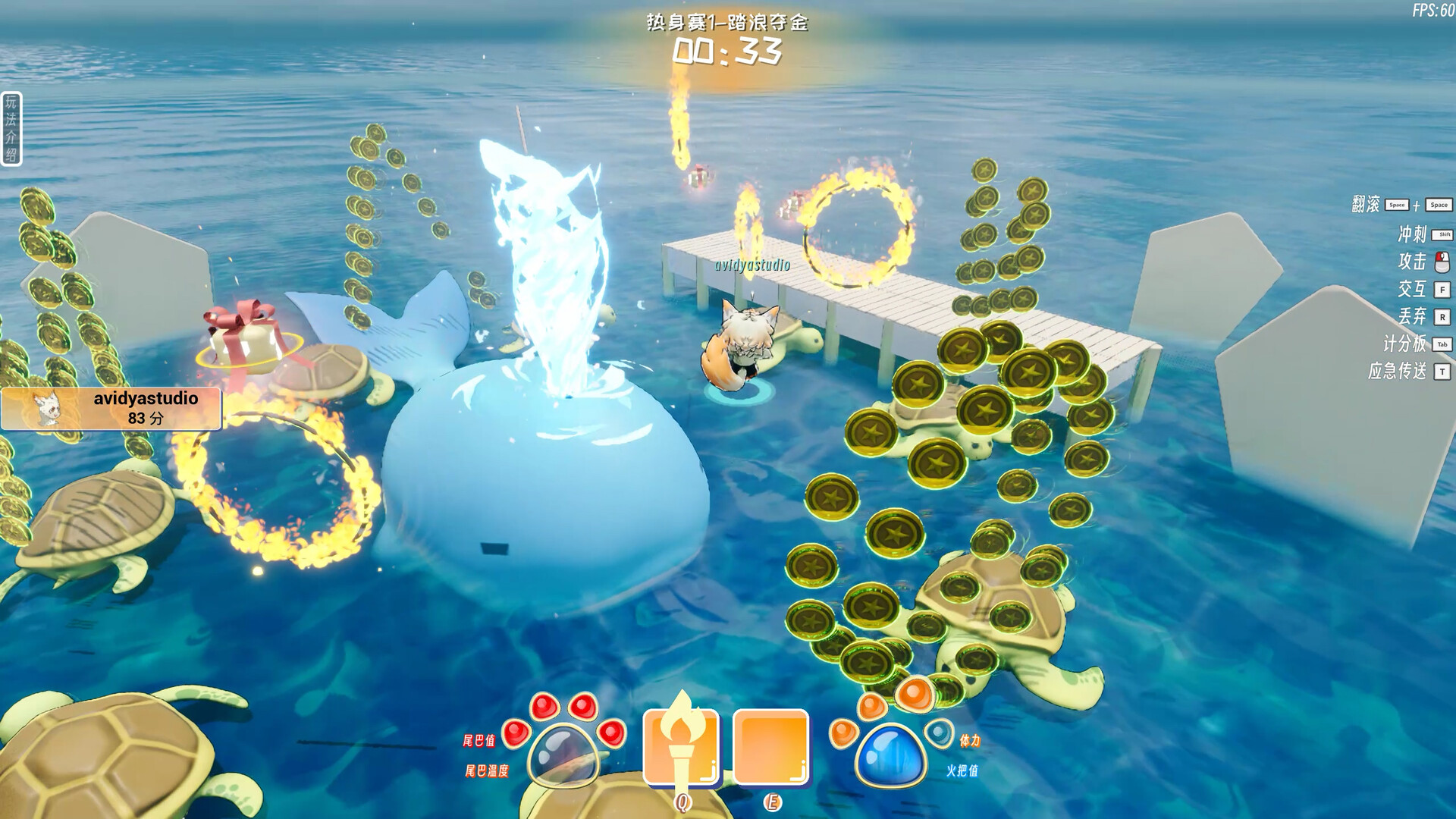Select the torch item slot

pos(681,747)
